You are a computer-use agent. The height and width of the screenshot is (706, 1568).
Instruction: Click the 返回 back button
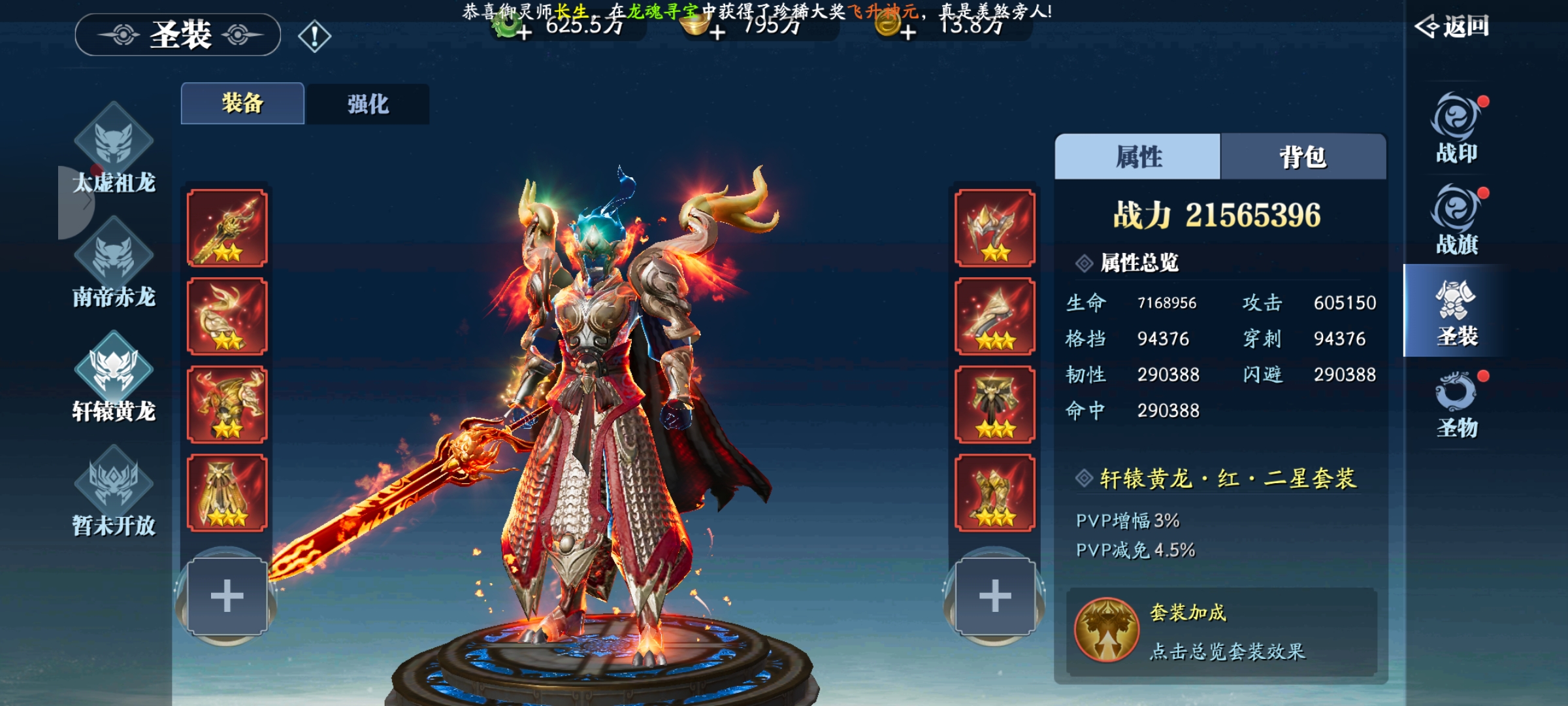[x=1452, y=27]
